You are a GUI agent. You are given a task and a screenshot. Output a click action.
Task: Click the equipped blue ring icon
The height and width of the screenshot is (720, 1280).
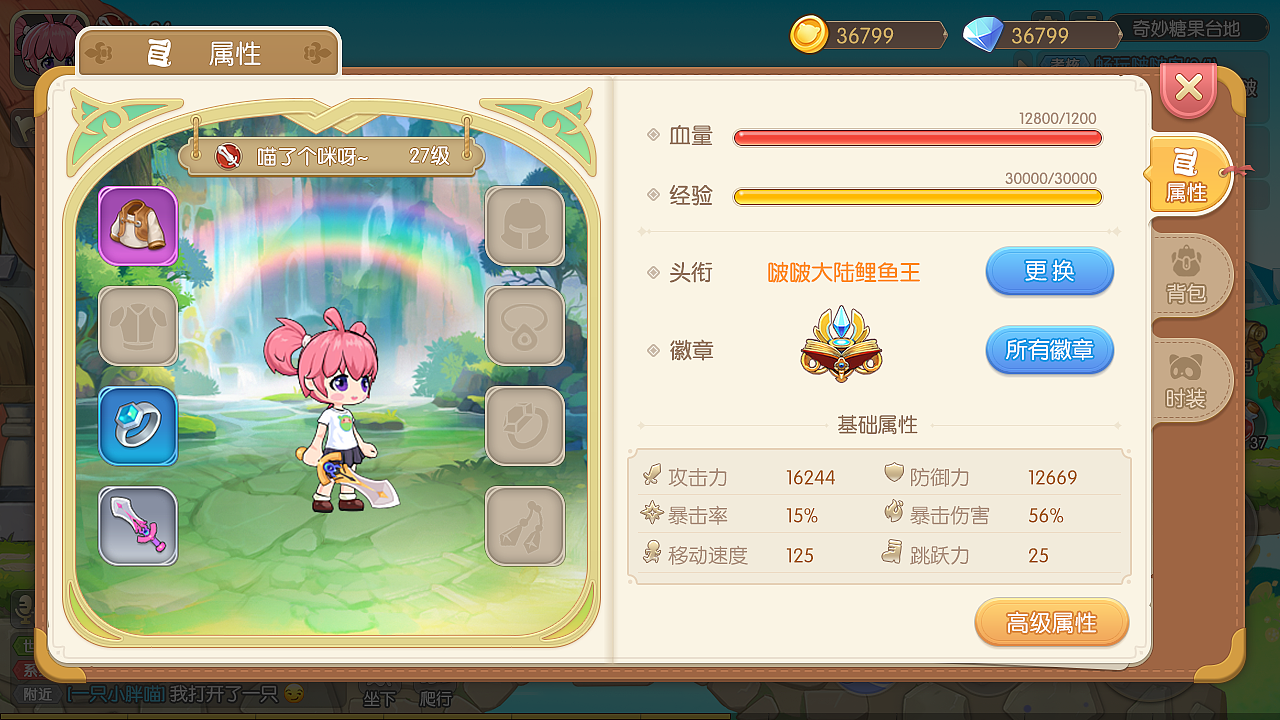137,426
